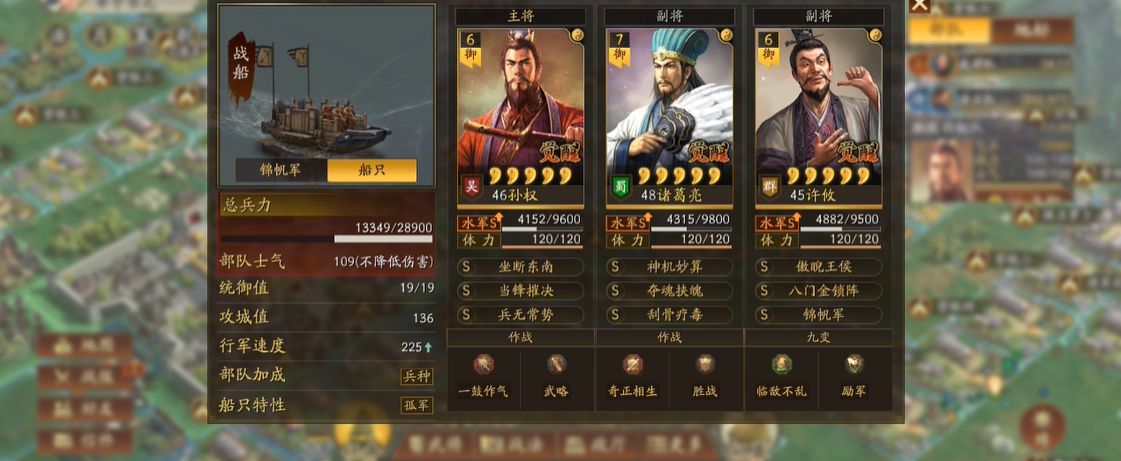Open the 临敌不乱 tactic icon
The height and width of the screenshot is (461, 1121).
tap(781, 366)
